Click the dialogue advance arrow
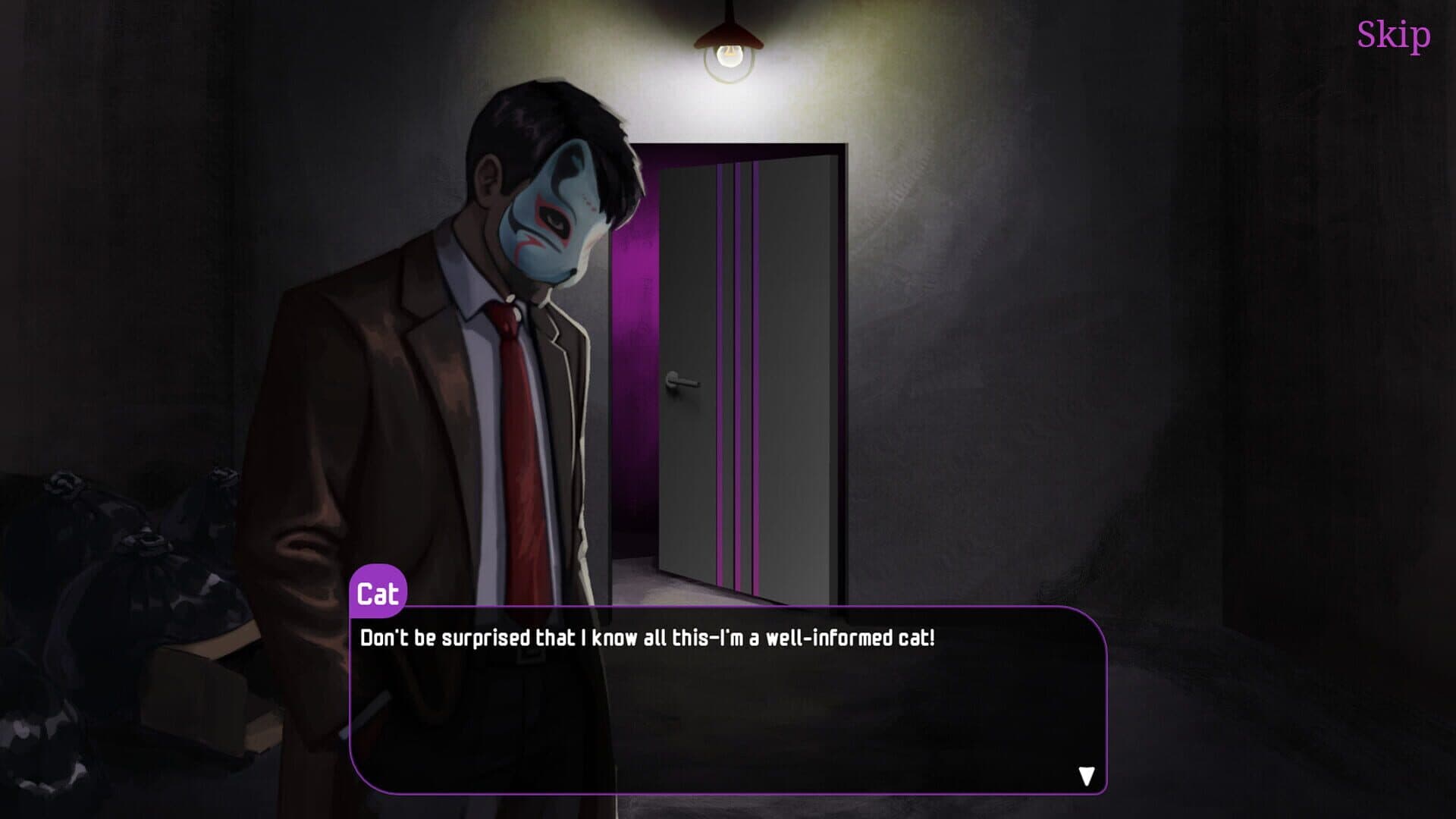1456x819 pixels. pos(1087,775)
